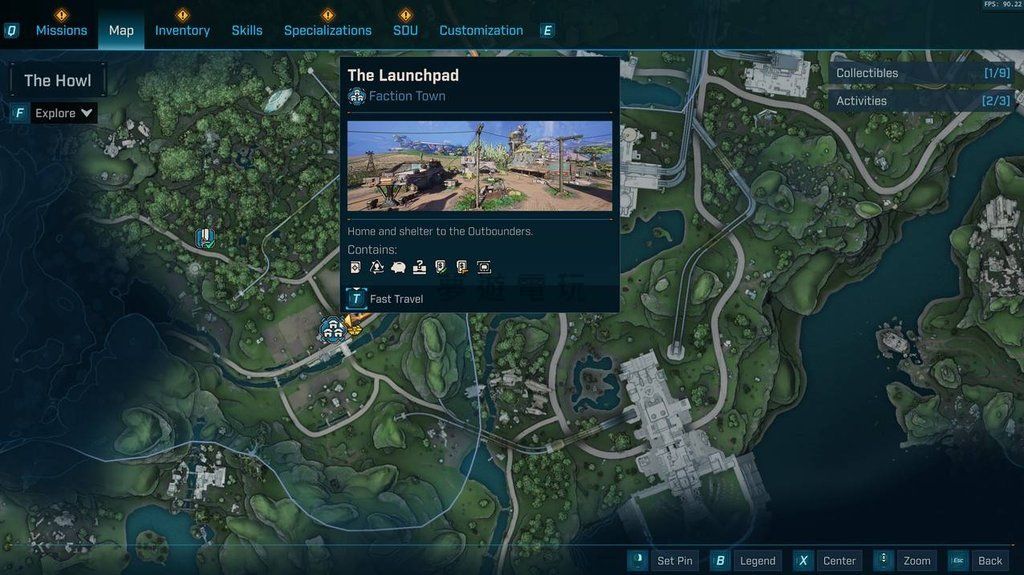Switch to the Customization tab
The image size is (1024, 575).
point(481,30)
